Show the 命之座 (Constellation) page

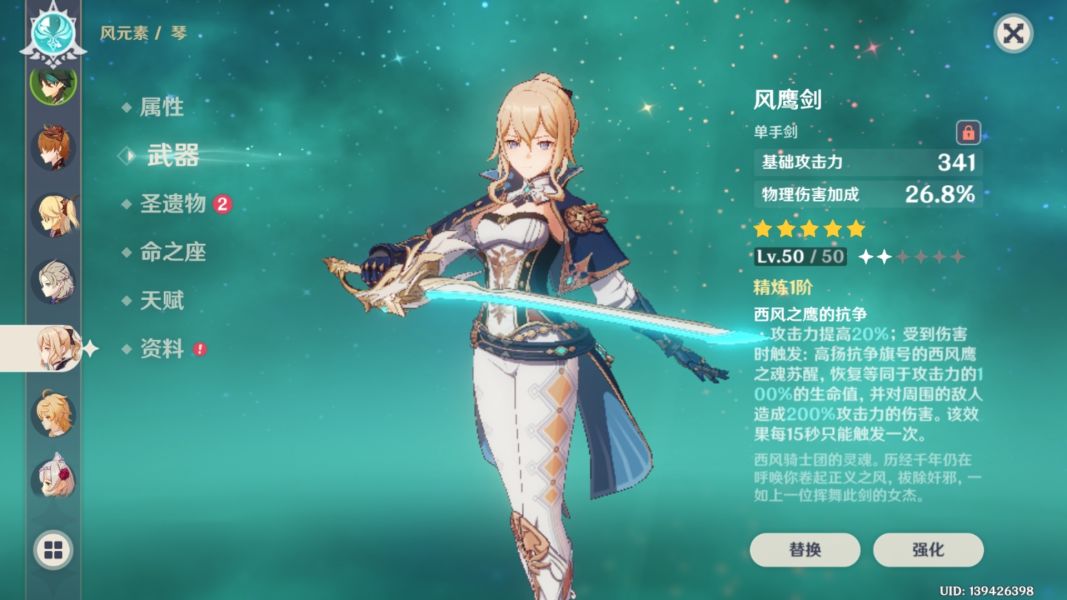click(x=172, y=252)
